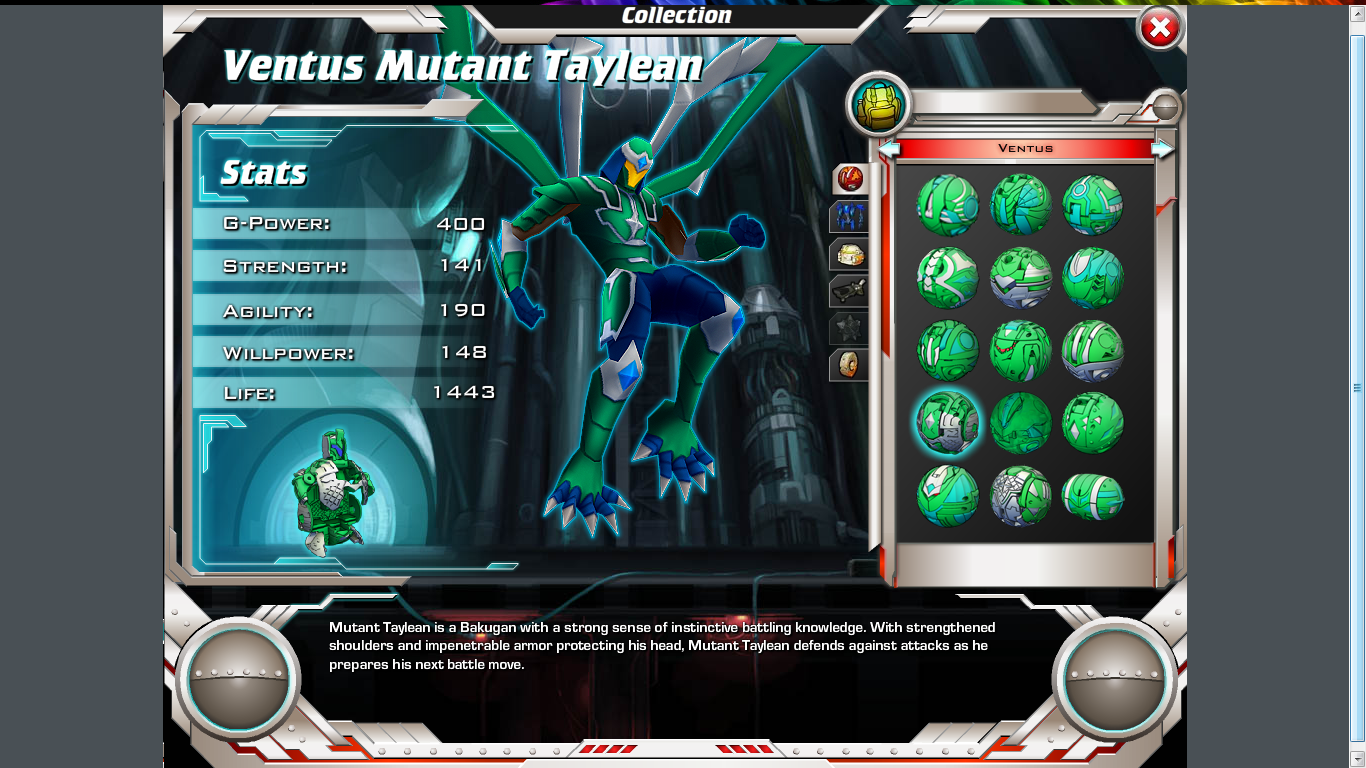This screenshot has height=768, width=1366.
Task: Close the Collection window
Action: (x=1160, y=29)
